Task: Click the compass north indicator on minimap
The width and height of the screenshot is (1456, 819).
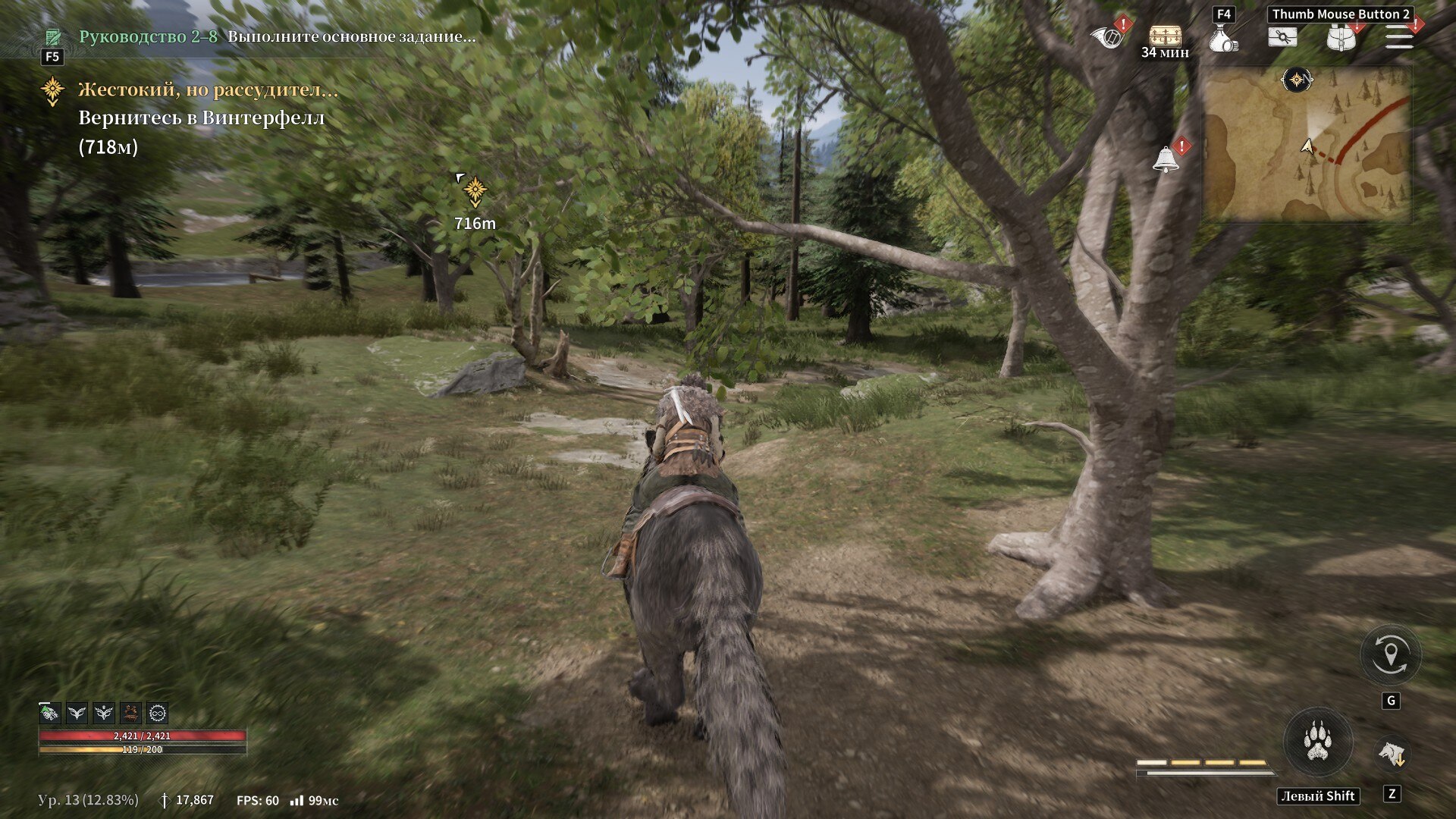Action: point(1297,80)
